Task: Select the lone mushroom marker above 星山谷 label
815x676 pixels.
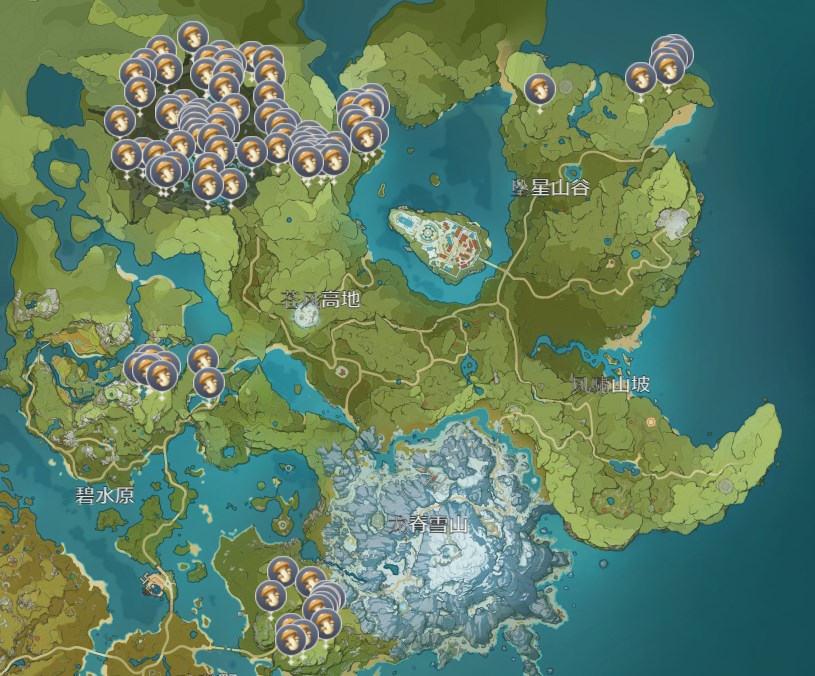Action: [x=538, y=88]
